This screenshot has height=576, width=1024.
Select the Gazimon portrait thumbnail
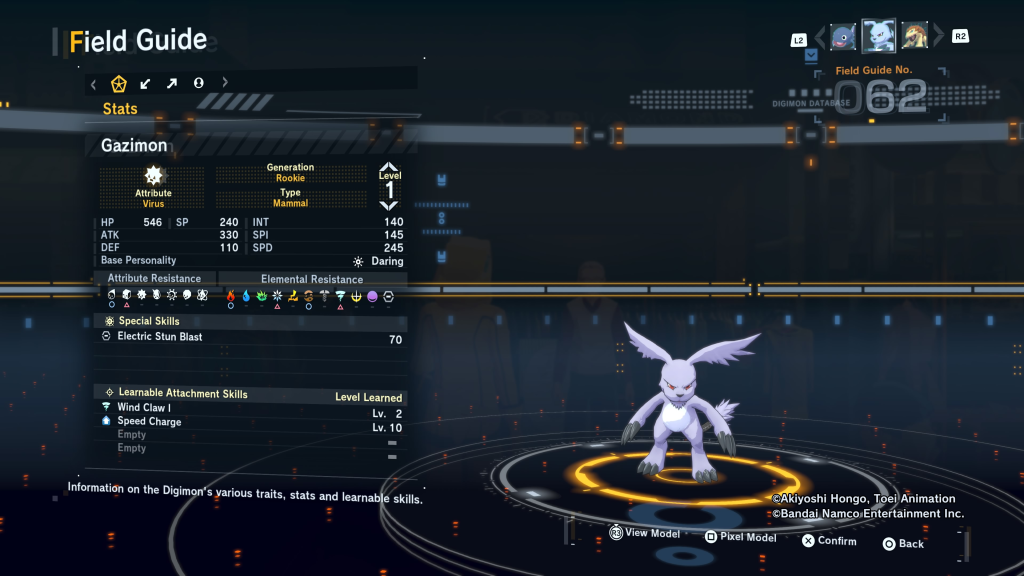(x=878, y=36)
